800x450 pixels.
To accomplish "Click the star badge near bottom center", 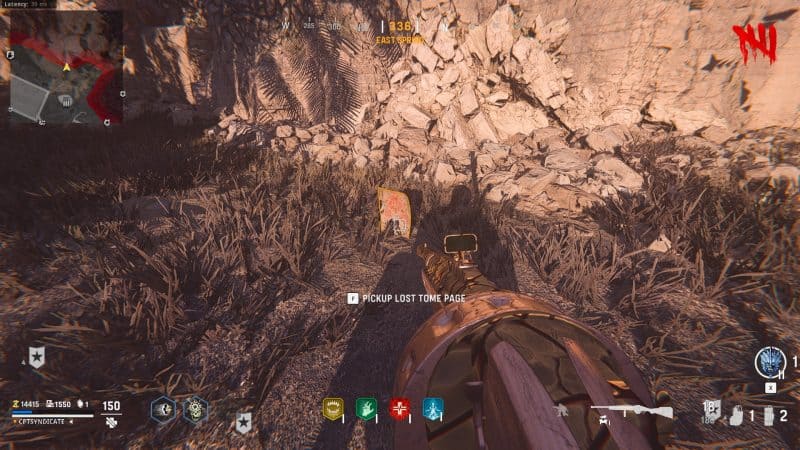I will 243,423.
